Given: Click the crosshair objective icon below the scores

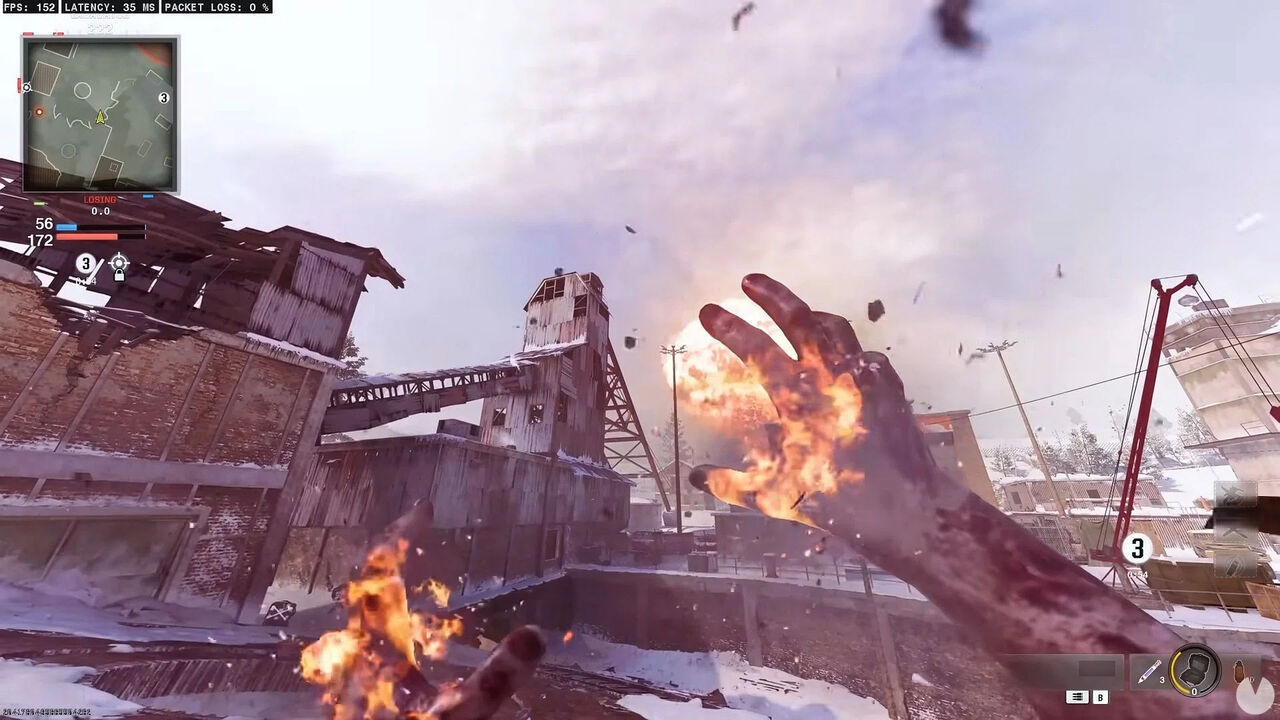Looking at the screenshot, I should tap(119, 263).
